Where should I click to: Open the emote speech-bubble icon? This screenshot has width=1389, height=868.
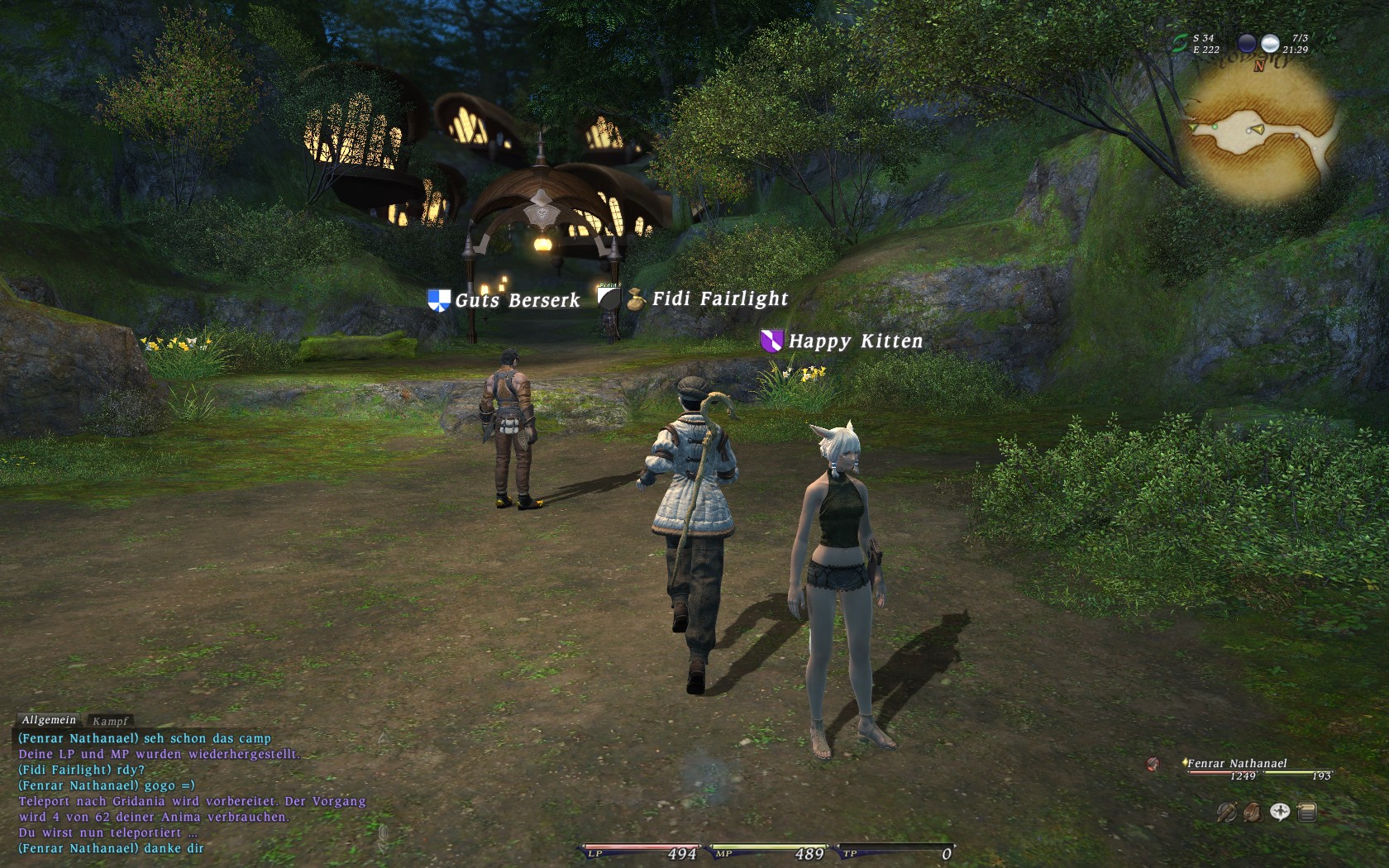point(1280,813)
